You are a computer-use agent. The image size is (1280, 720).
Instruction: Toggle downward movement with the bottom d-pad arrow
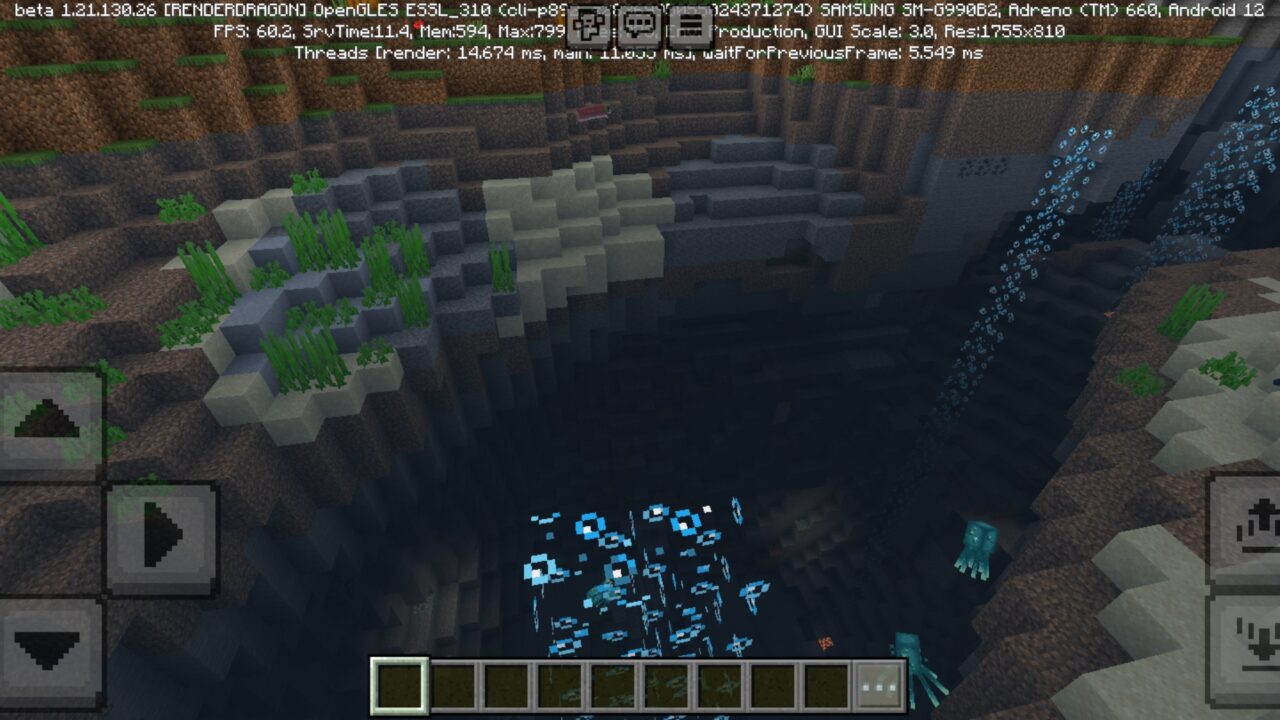point(50,650)
